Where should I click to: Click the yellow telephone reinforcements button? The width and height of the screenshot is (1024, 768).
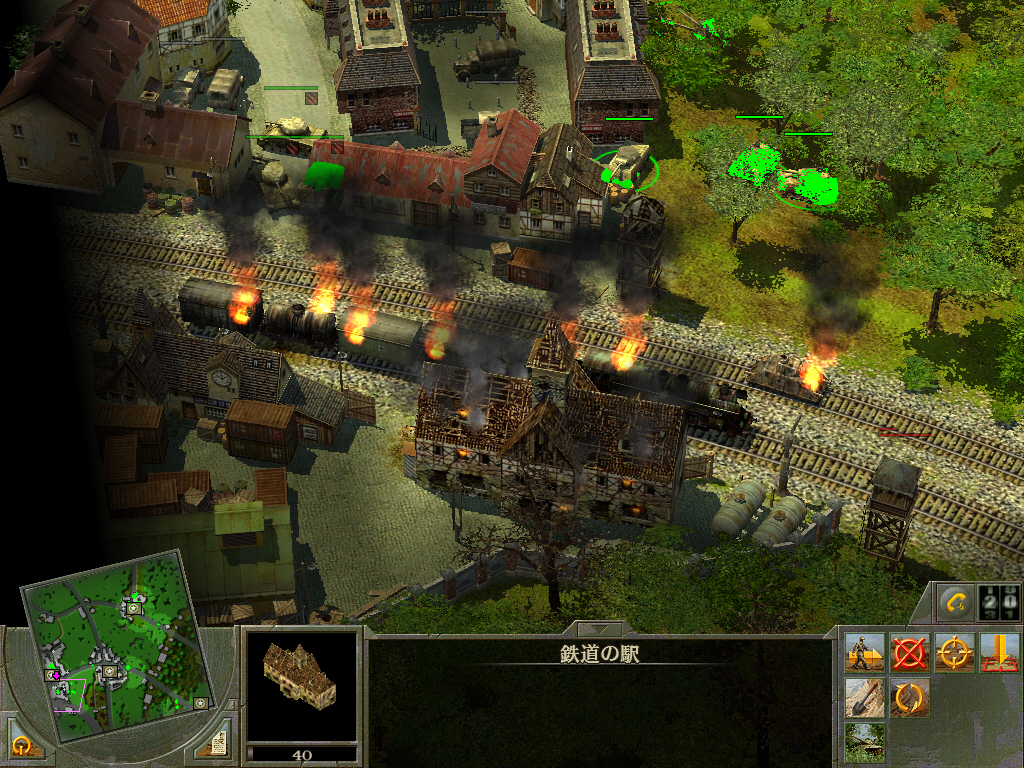956,603
